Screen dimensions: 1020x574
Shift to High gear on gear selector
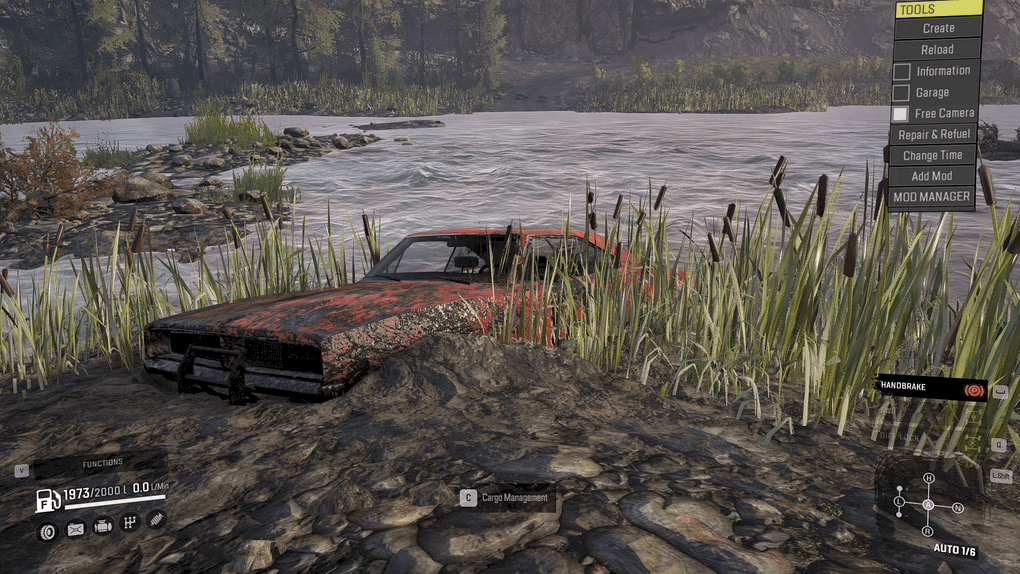pyautogui.click(x=928, y=478)
